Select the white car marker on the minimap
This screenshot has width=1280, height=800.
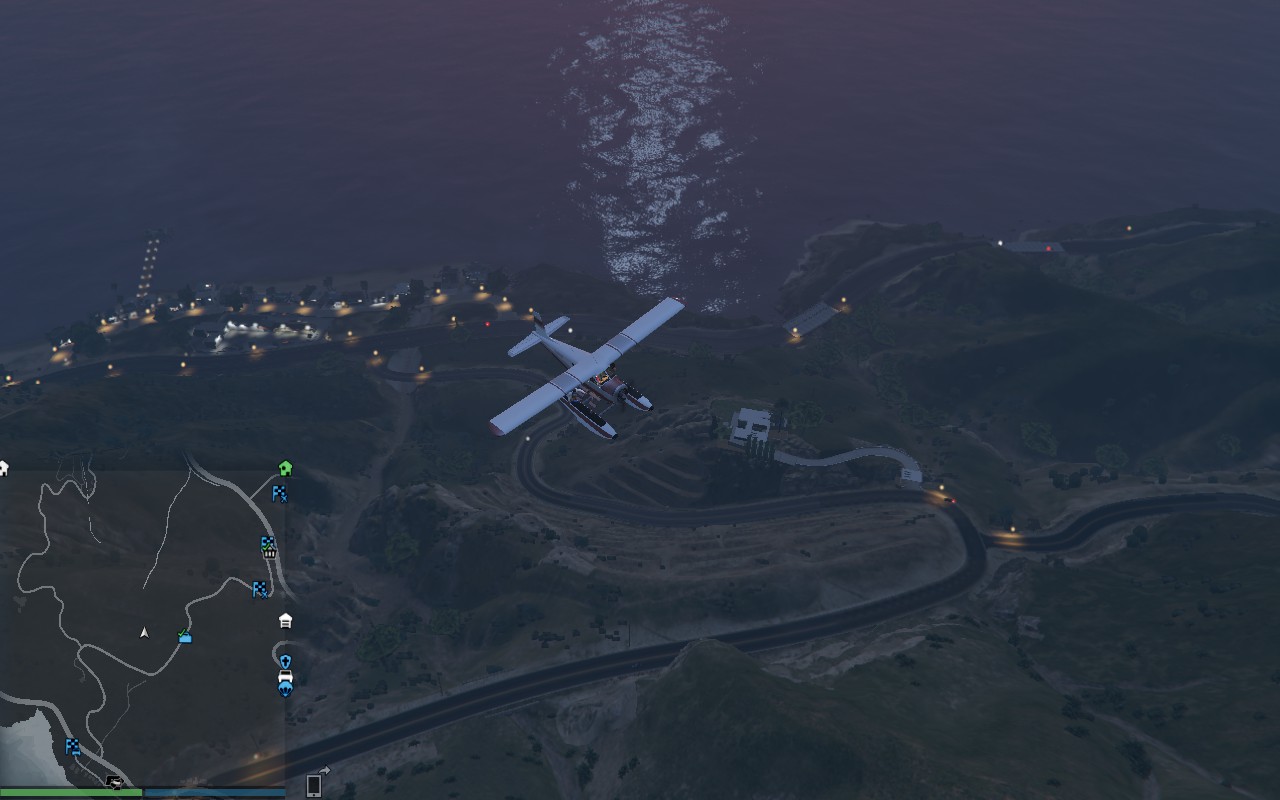click(x=285, y=677)
